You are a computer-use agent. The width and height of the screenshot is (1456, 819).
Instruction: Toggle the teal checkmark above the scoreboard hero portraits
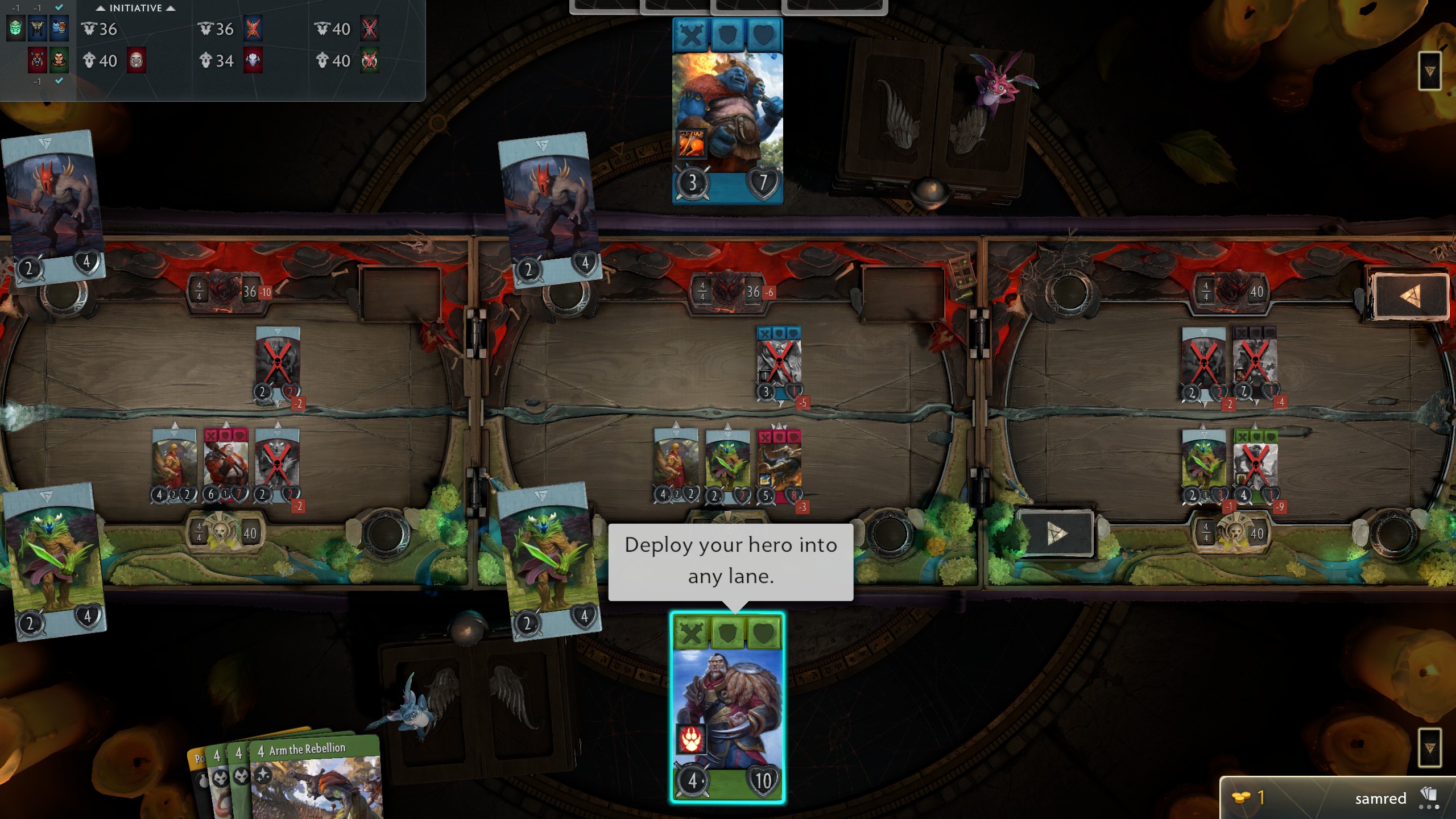click(x=59, y=8)
